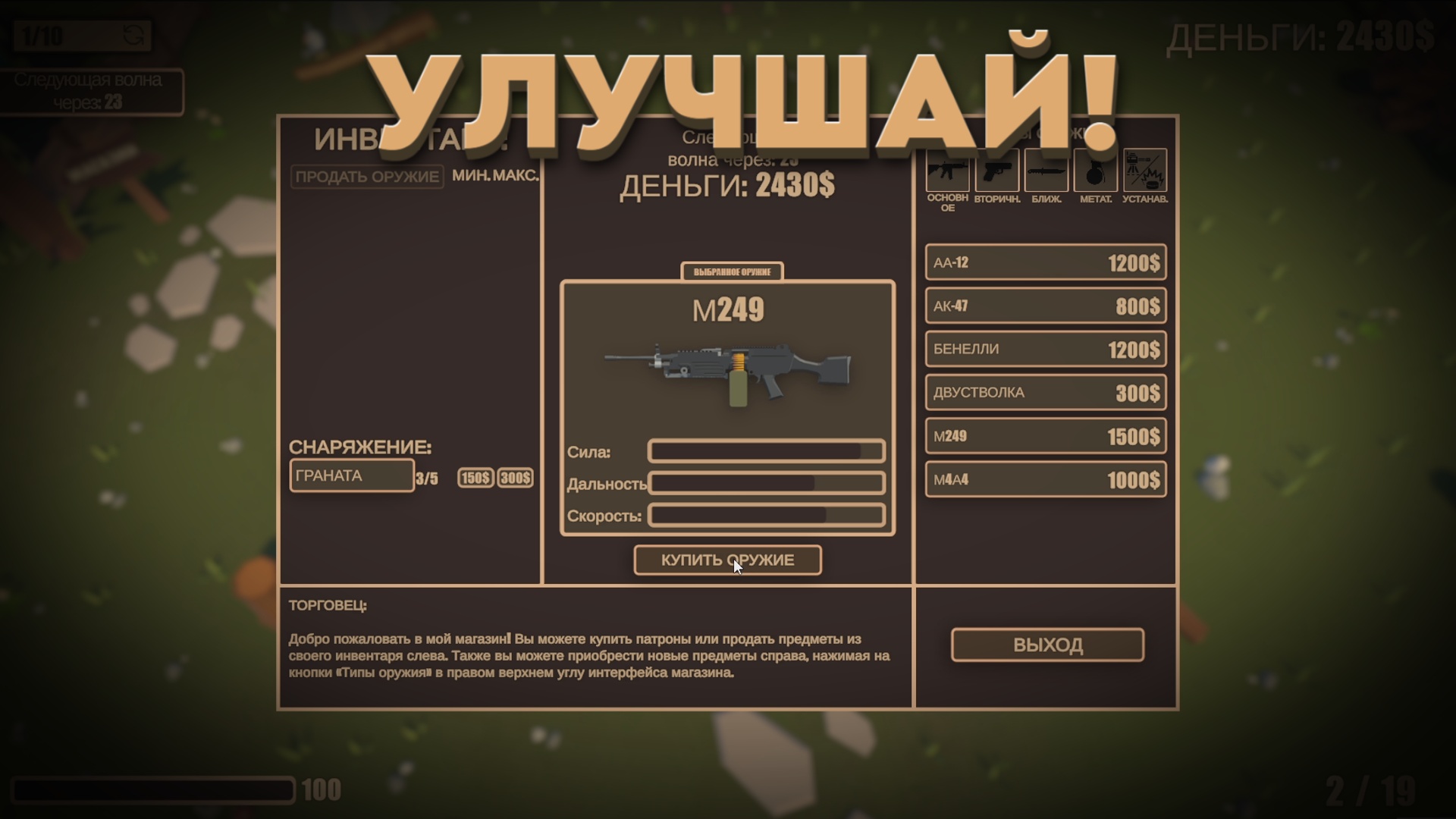Select the БЕНЕЛЛИ shotgun entry

[x=1045, y=349]
